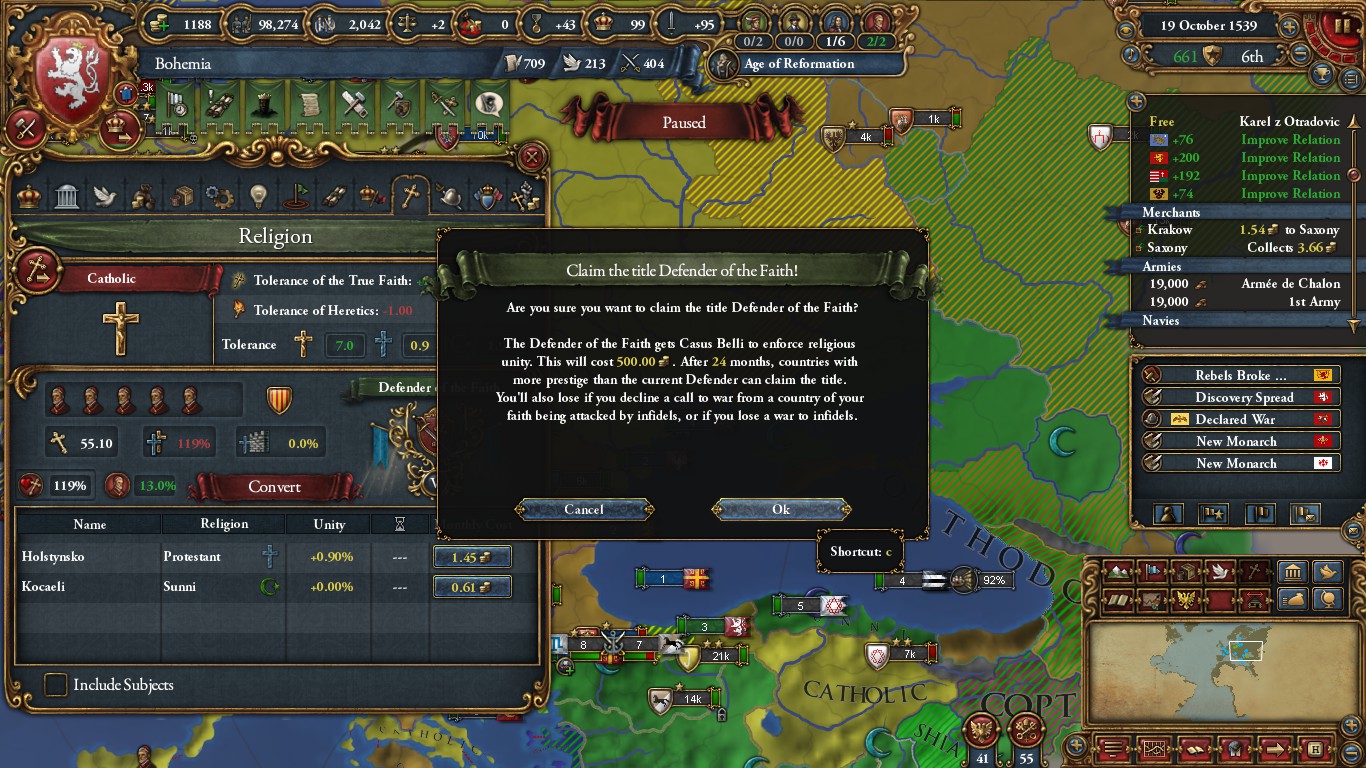The height and width of the screenshot is (768, 1366).
Task: Click the Age of Reformation button
Action: point(798,64)
